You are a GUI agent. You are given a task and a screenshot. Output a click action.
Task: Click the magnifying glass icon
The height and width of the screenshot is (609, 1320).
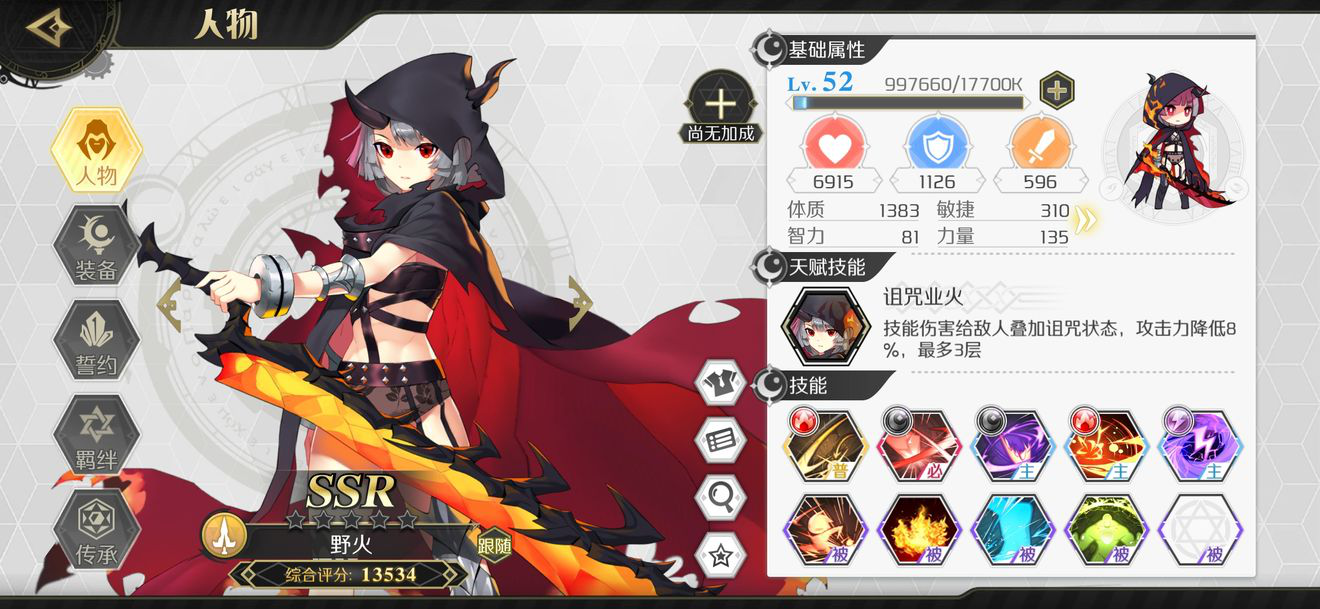pyautogui.click(x=721, y=494)
